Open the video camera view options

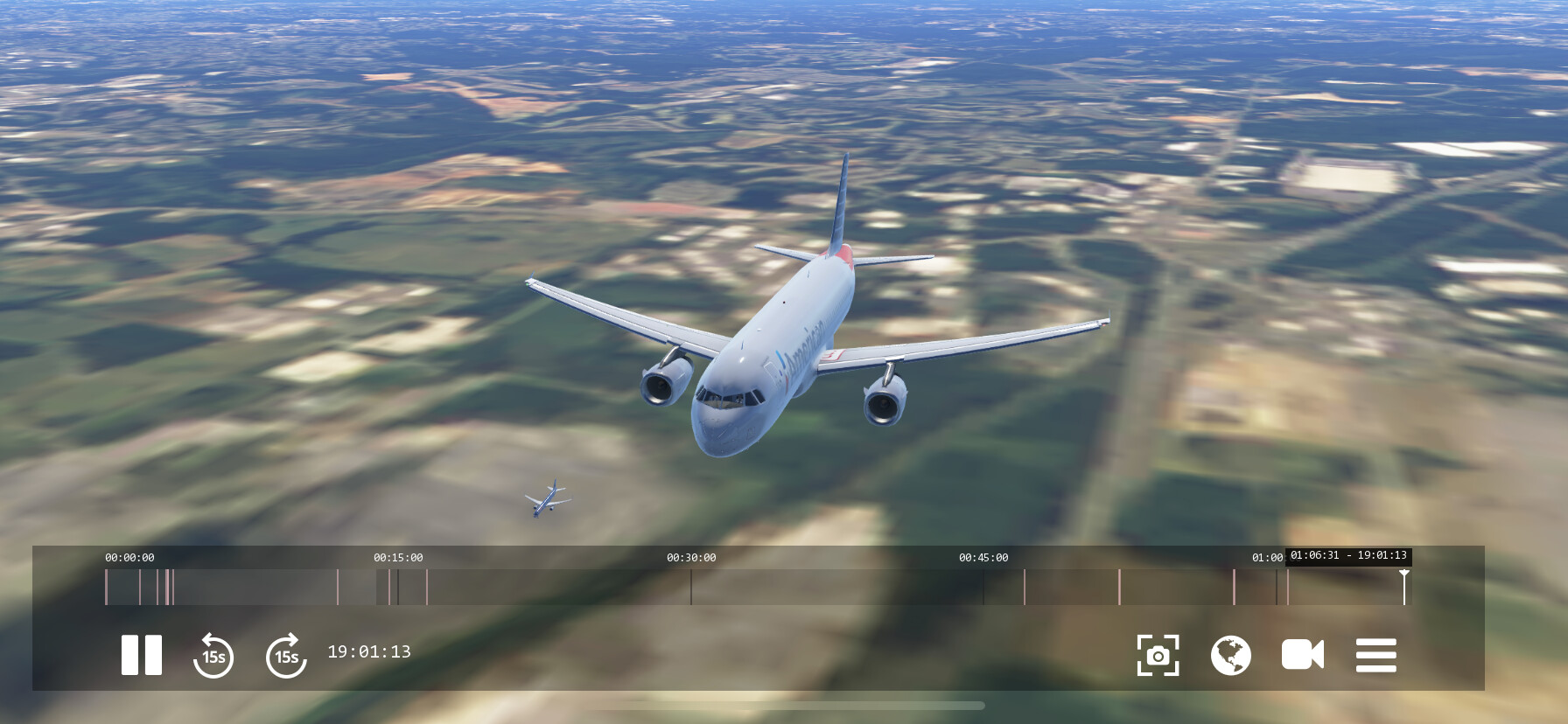point(1302,655)
